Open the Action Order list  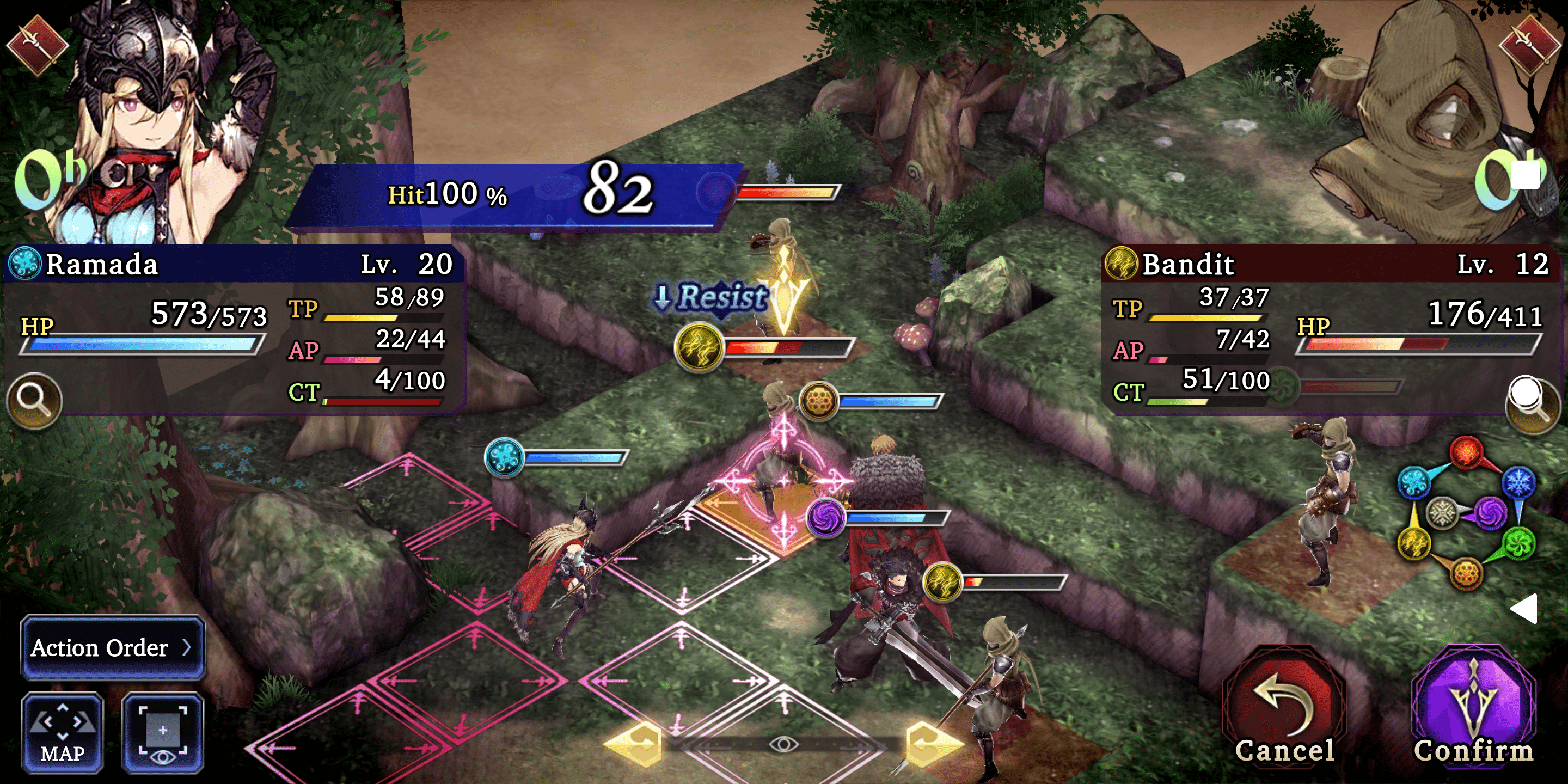coord(113,648)
